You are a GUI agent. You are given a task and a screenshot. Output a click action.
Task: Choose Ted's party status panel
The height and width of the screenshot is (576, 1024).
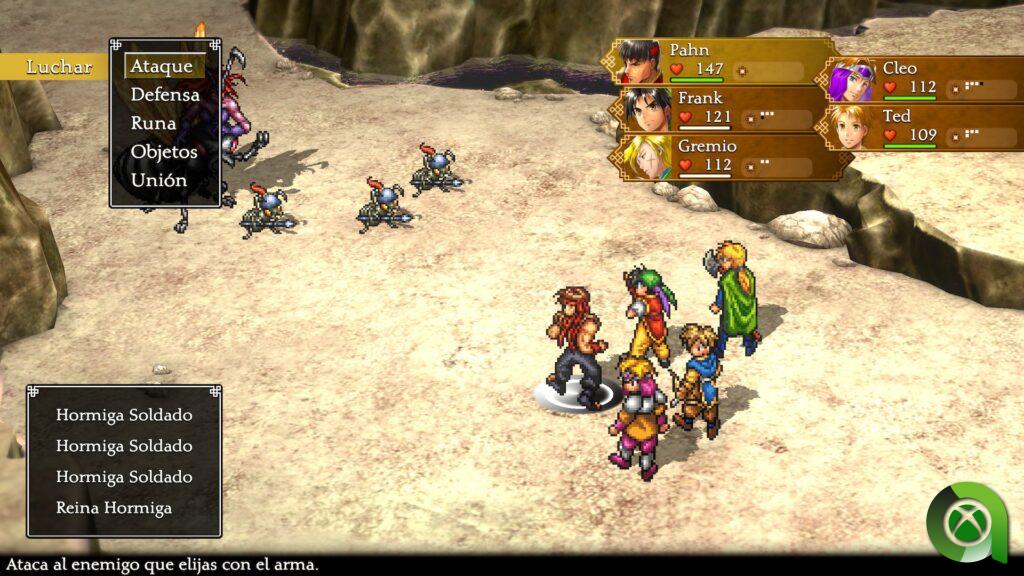click(925, 127)
